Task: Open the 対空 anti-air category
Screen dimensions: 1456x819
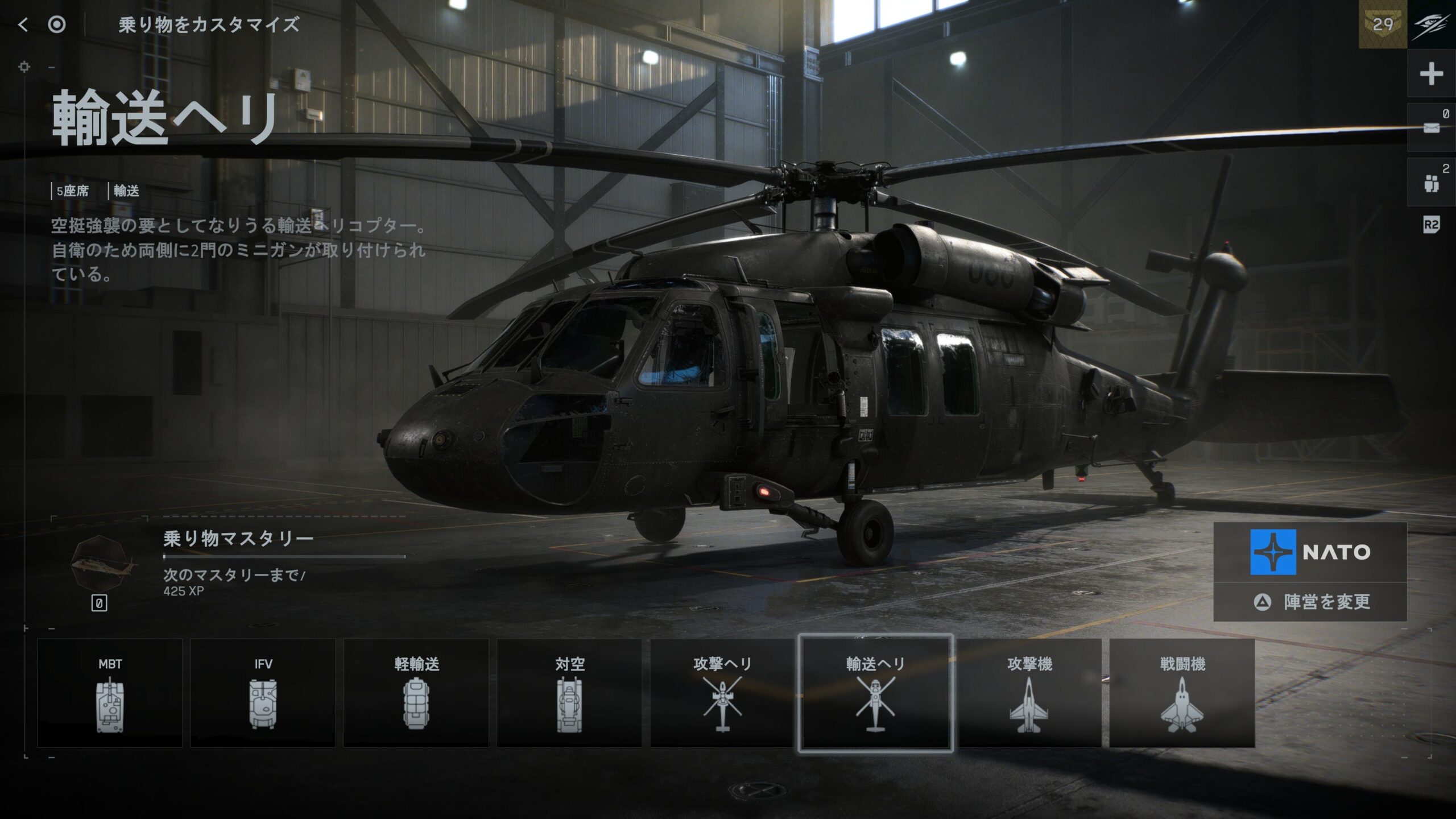Action: pyautogui.click(x=569, y=693)
